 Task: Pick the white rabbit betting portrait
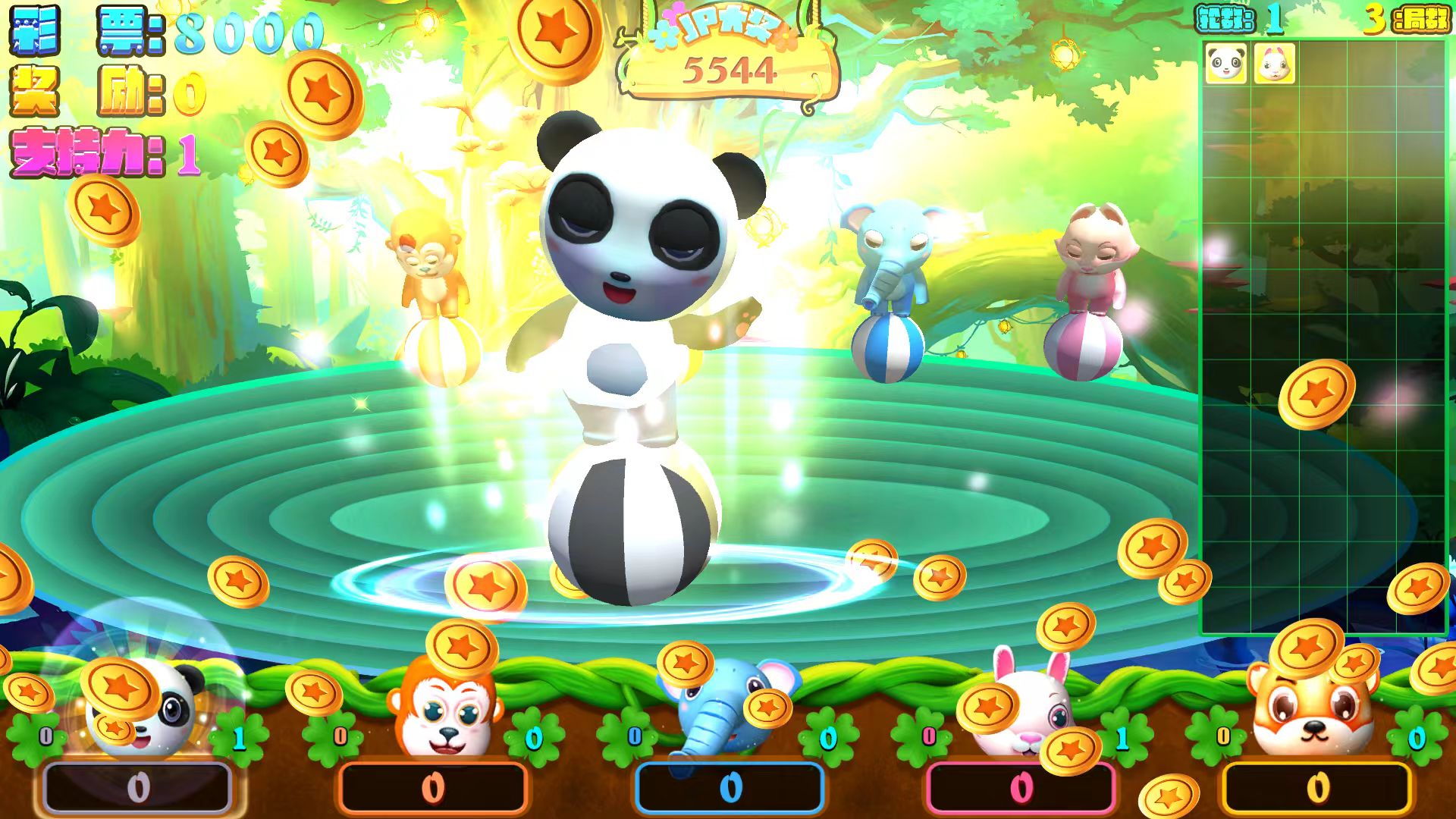[x=1024, y=709]
